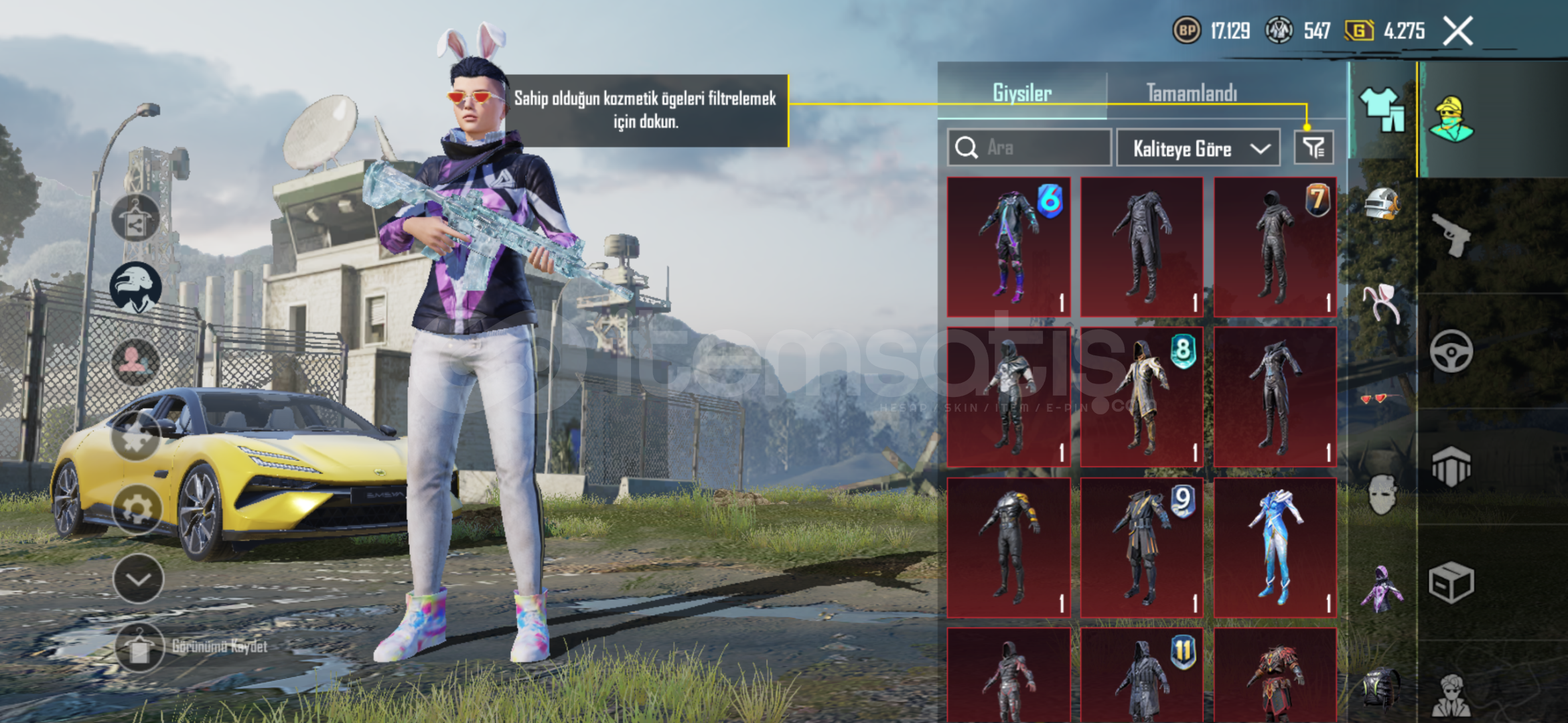This screenshot has height=723, width=1568.
Task: Open the helmet category
Action: coord(1382,204)
